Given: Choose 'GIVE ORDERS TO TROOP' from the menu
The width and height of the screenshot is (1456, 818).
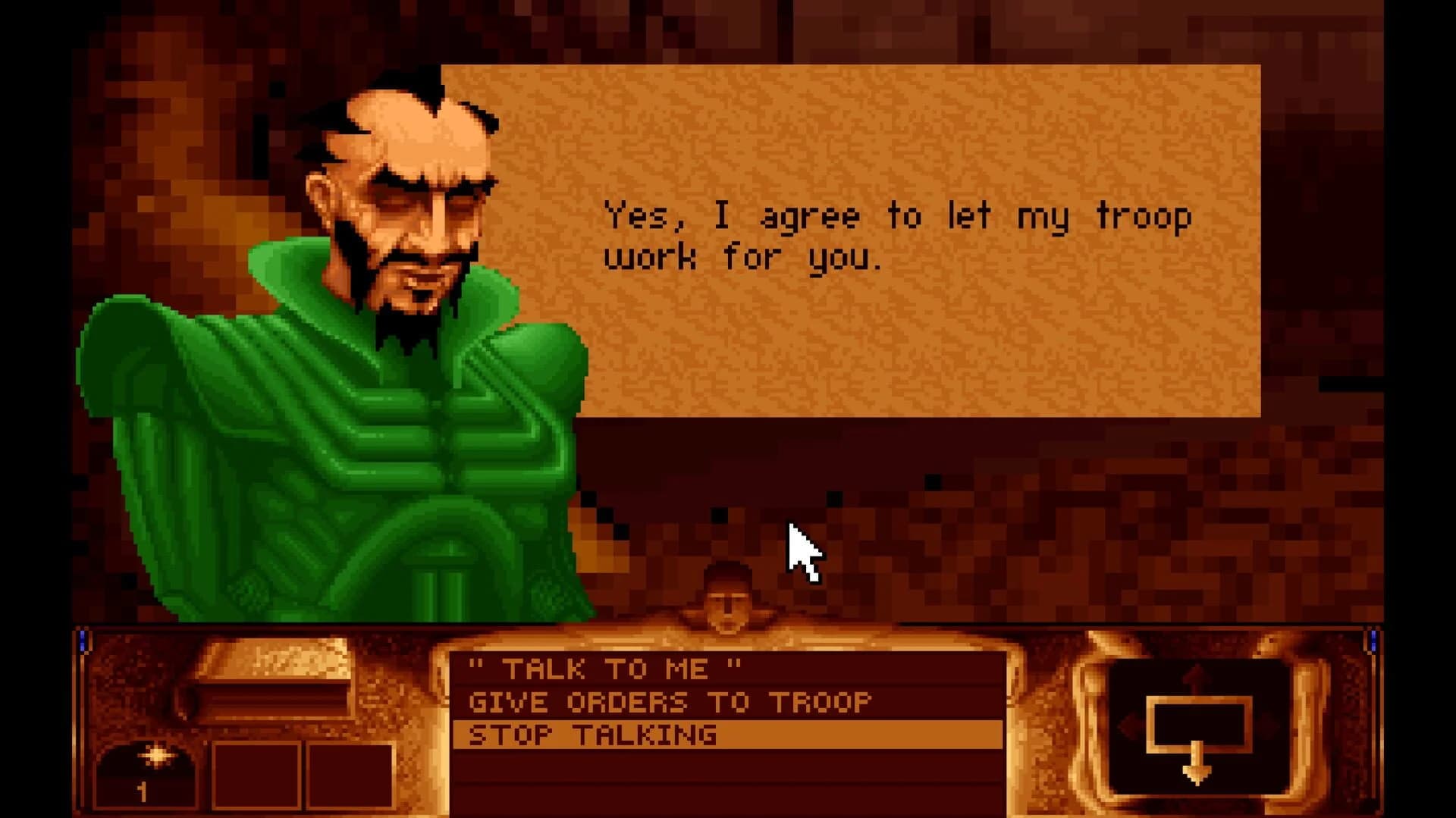Looking at the screenshot, I should (x=671, y=701).
